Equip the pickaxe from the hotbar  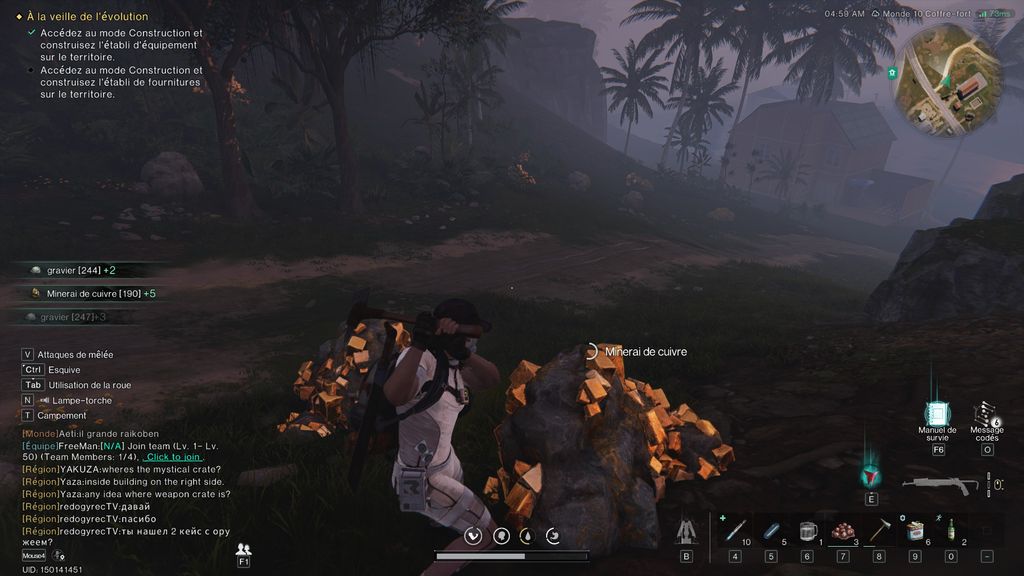879,531
